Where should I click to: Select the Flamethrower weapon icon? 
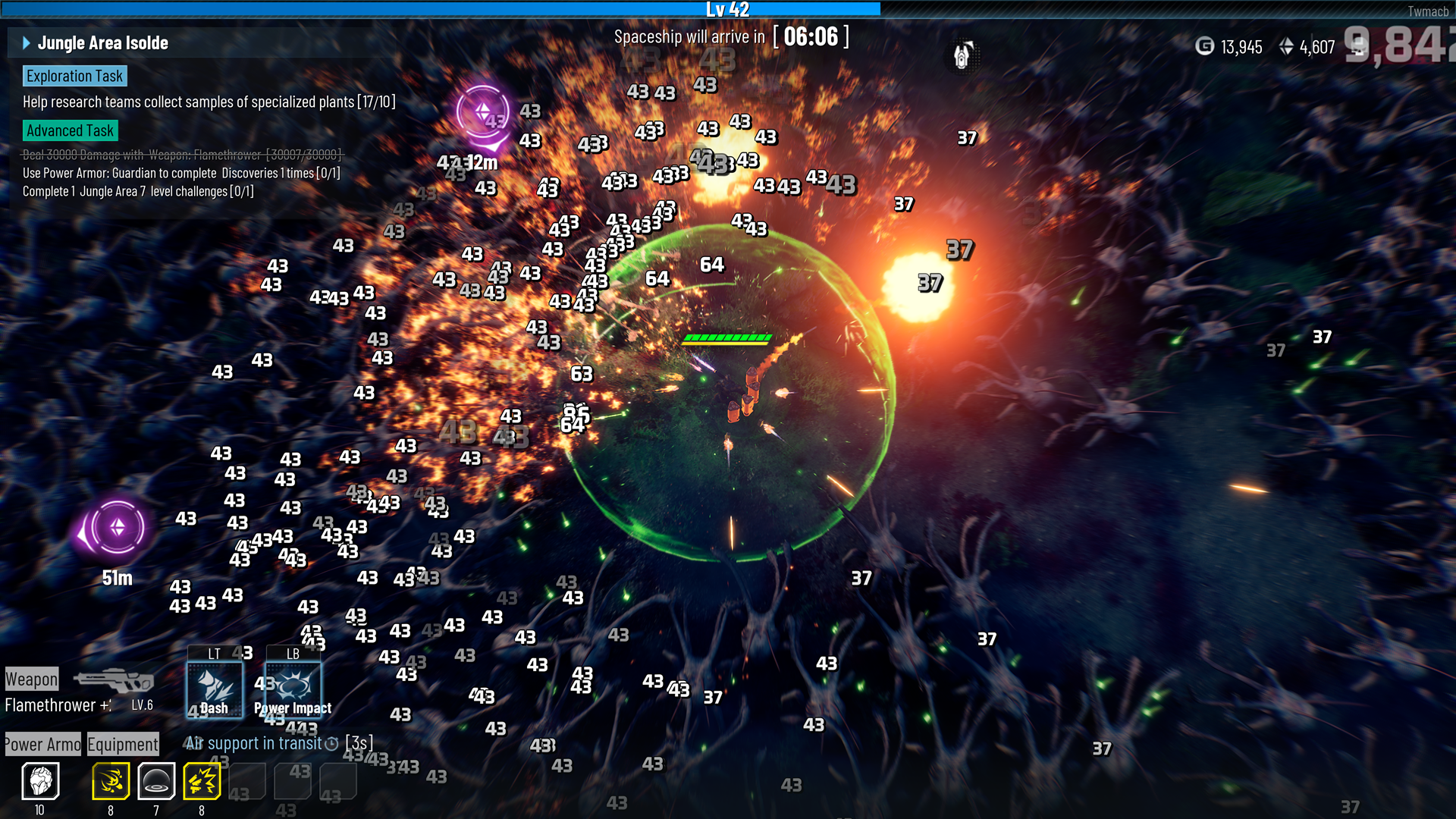(x=114, y=679)
